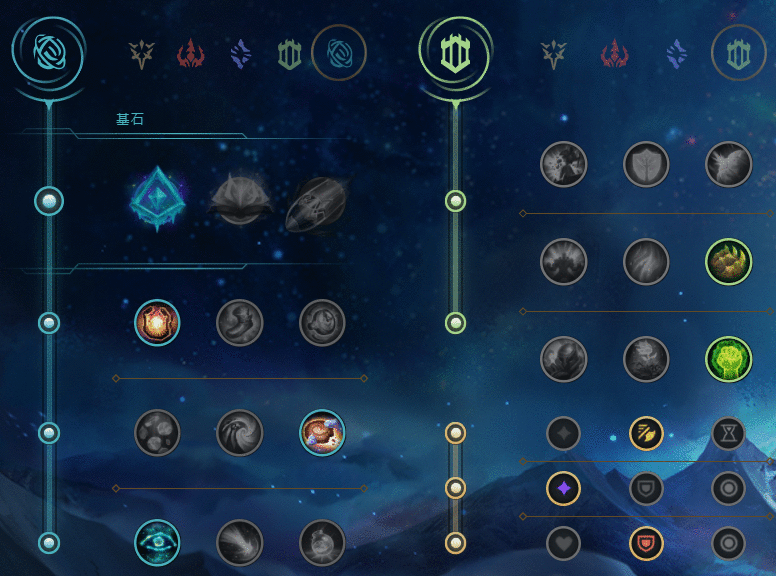Select the highlighted red armor shard
This screenshot has width=776, height=576.
(646, 543)
